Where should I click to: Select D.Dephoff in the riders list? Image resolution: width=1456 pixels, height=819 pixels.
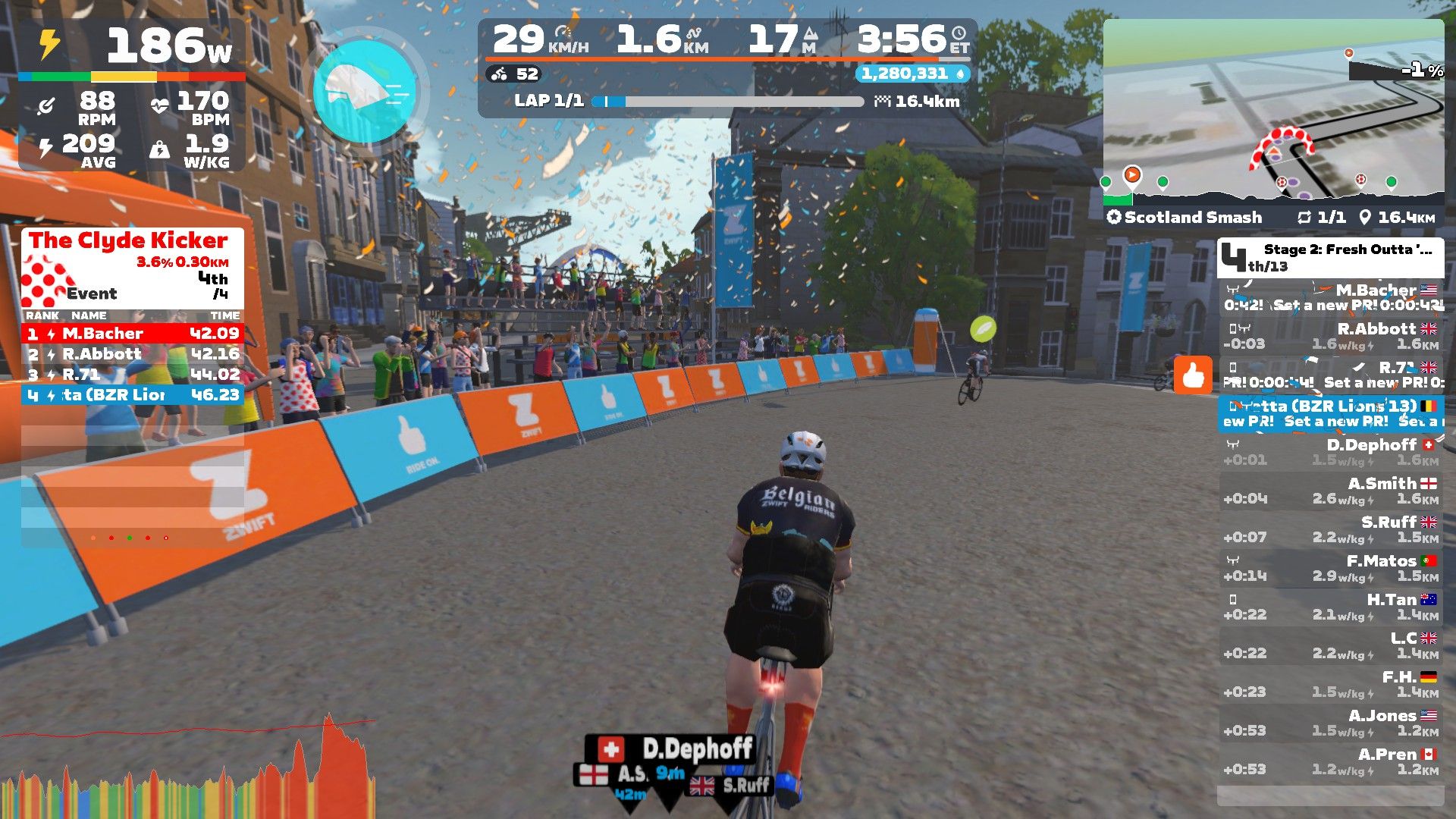1331,452
